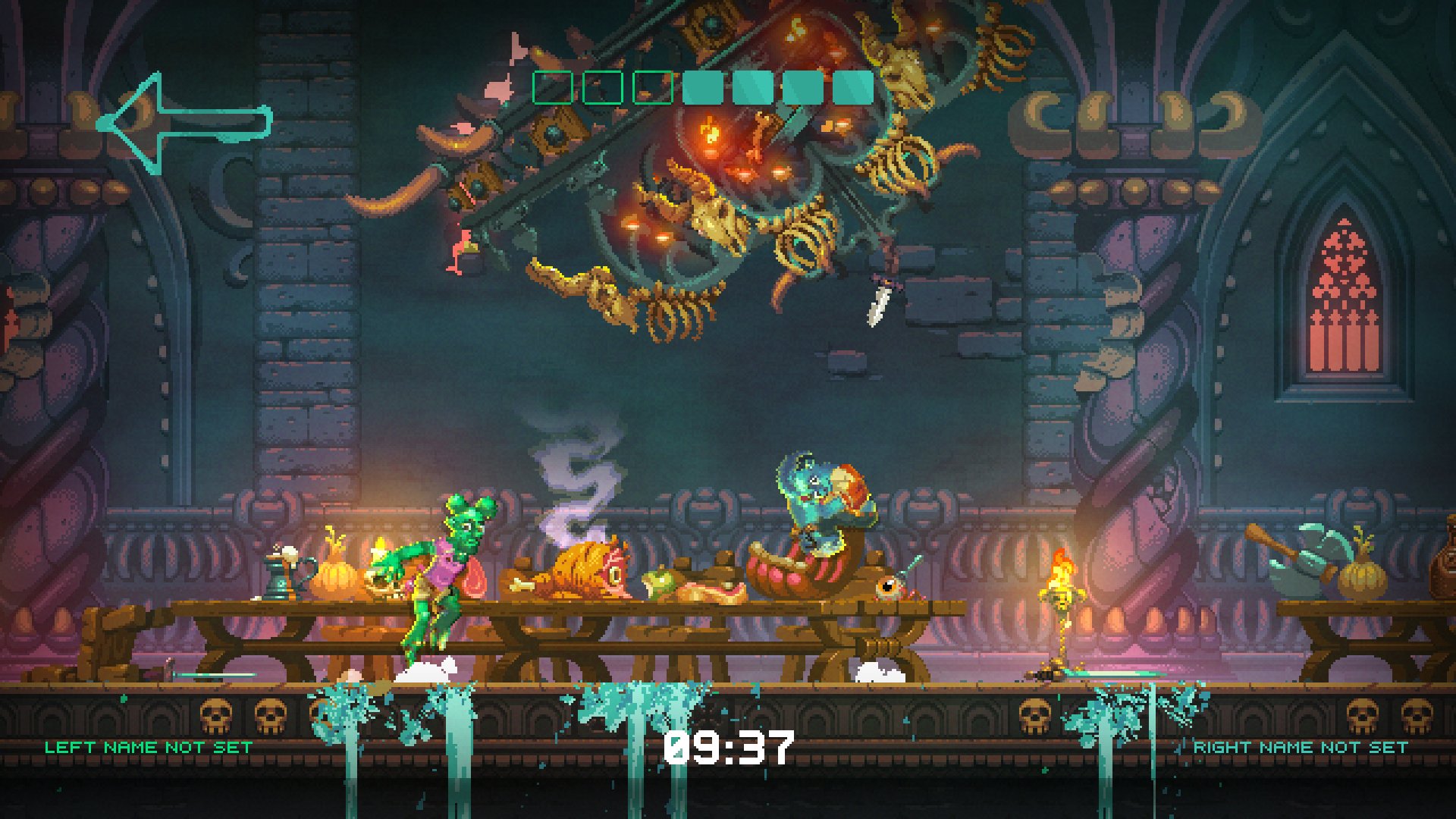Click the giant eyeball dish on the table
Image resolution: width=1456 pixels, height=819 pixels.
pos(887,588)
